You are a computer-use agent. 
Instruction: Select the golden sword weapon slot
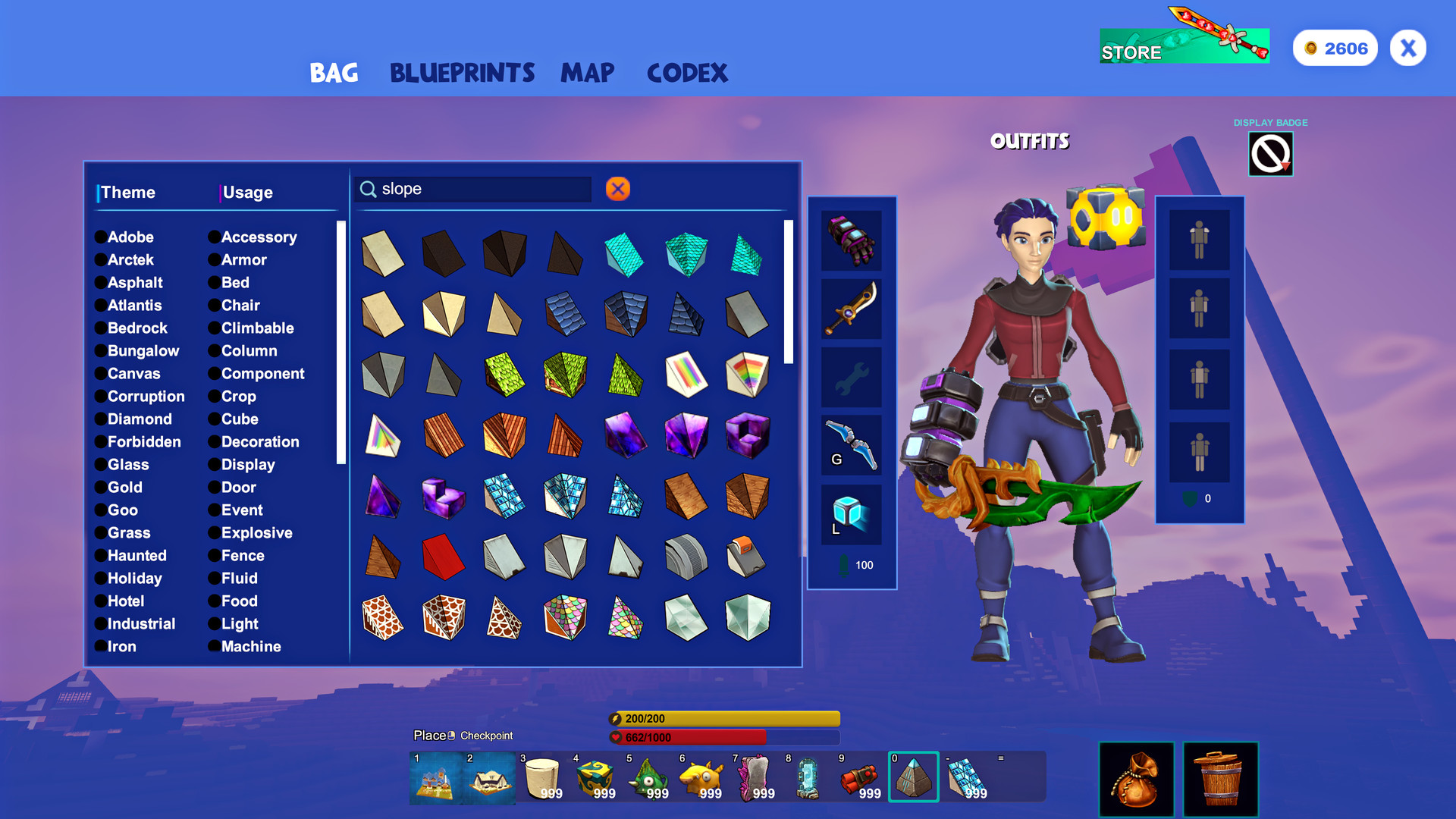[851, 311]
